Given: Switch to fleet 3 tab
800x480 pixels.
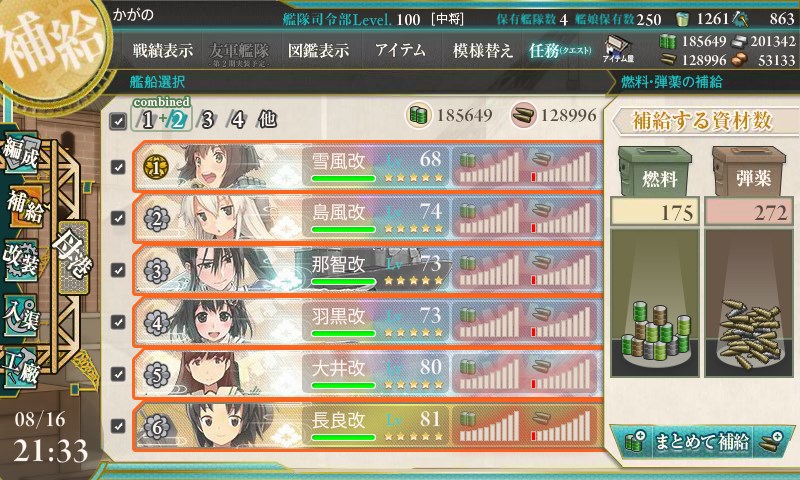Looking at the screenshot, I should (x=206, y=121).
